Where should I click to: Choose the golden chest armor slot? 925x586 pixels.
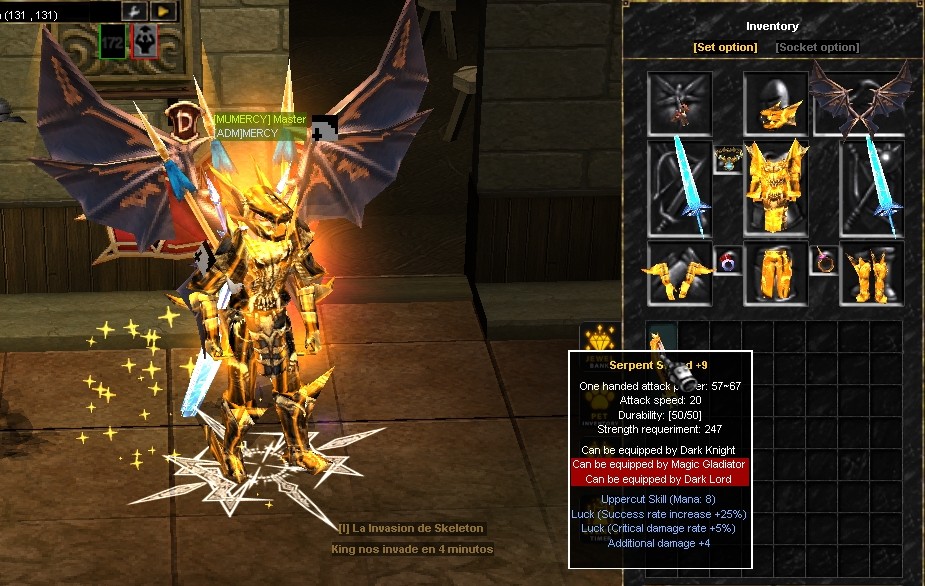tap(776, 188)
